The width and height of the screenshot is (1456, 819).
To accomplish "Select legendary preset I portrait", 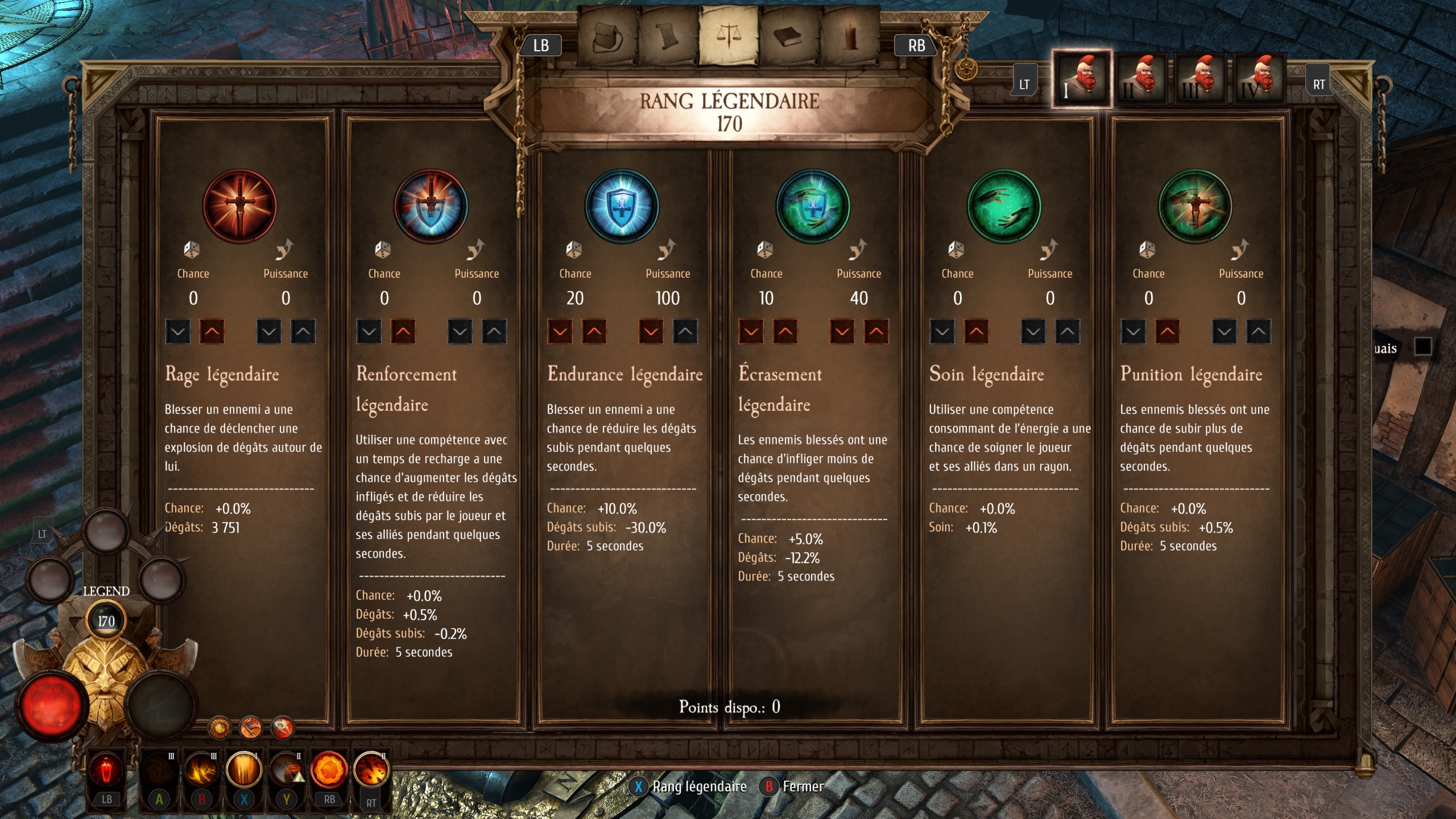I will [x=1081, y=80].
